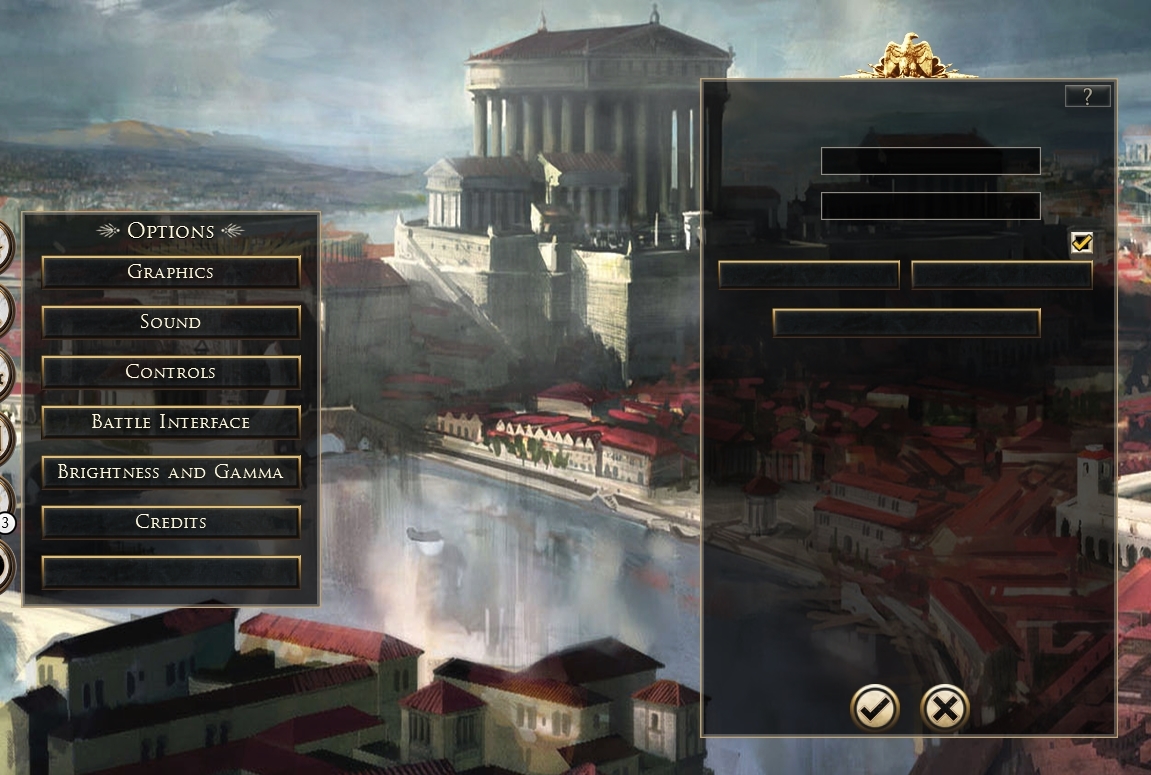1151x775 pixels.
Task: Toggle the yellow-ticked checkbox
Action: (1081, 243)
